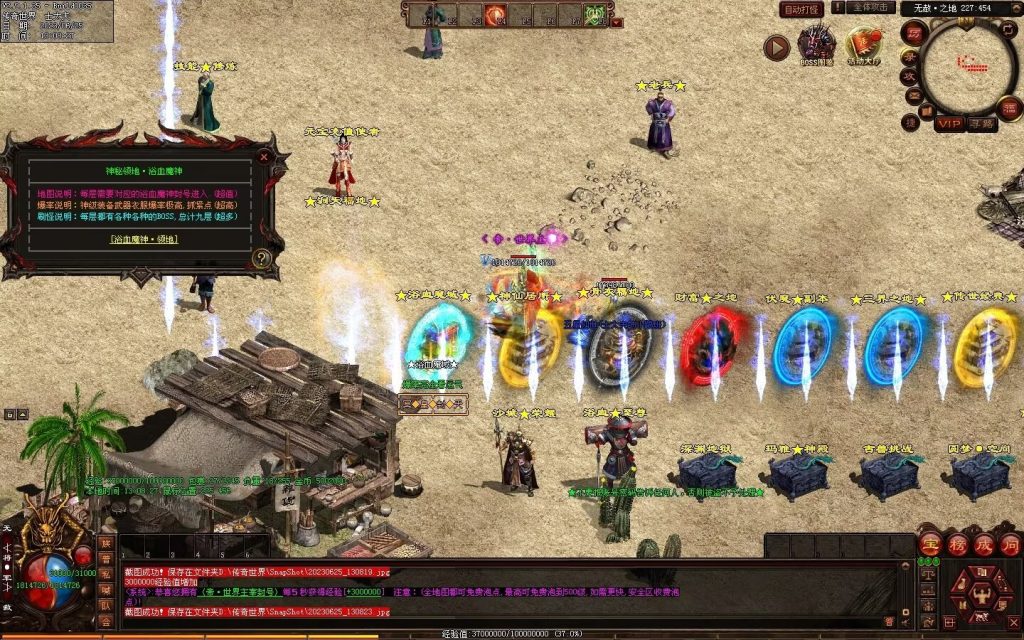This screenshot has width=1024, height=640.
Task: Activate the 全体攻击 attack mode button
Action: (871, 8)
